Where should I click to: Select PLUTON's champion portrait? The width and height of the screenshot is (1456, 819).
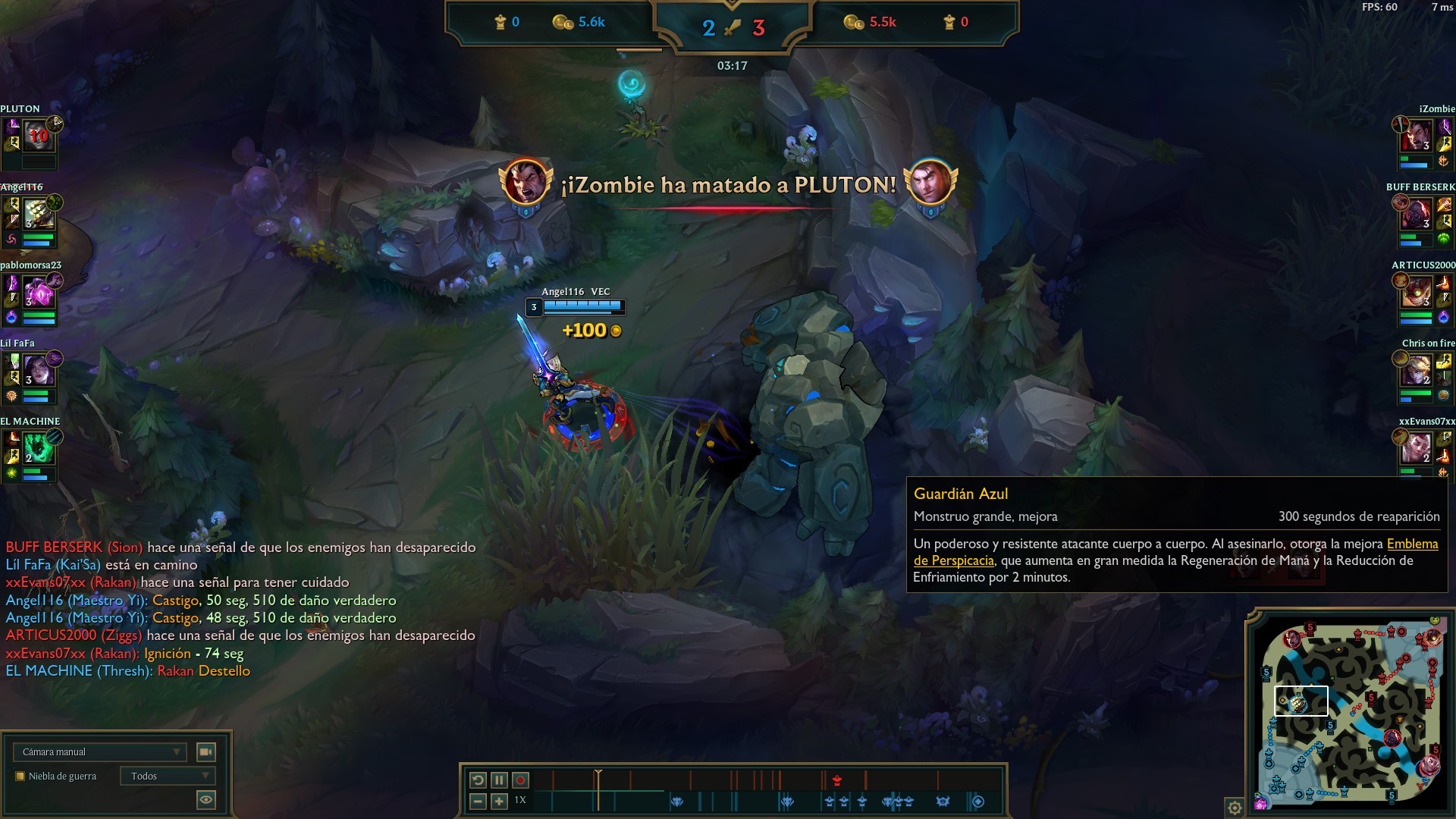pyautogui.click(x=38, y=136)
